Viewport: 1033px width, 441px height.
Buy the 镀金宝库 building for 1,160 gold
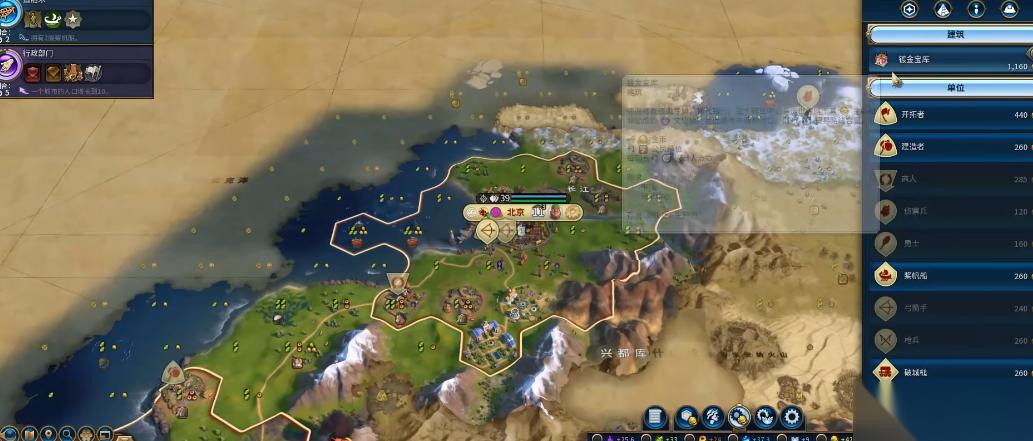950,61
